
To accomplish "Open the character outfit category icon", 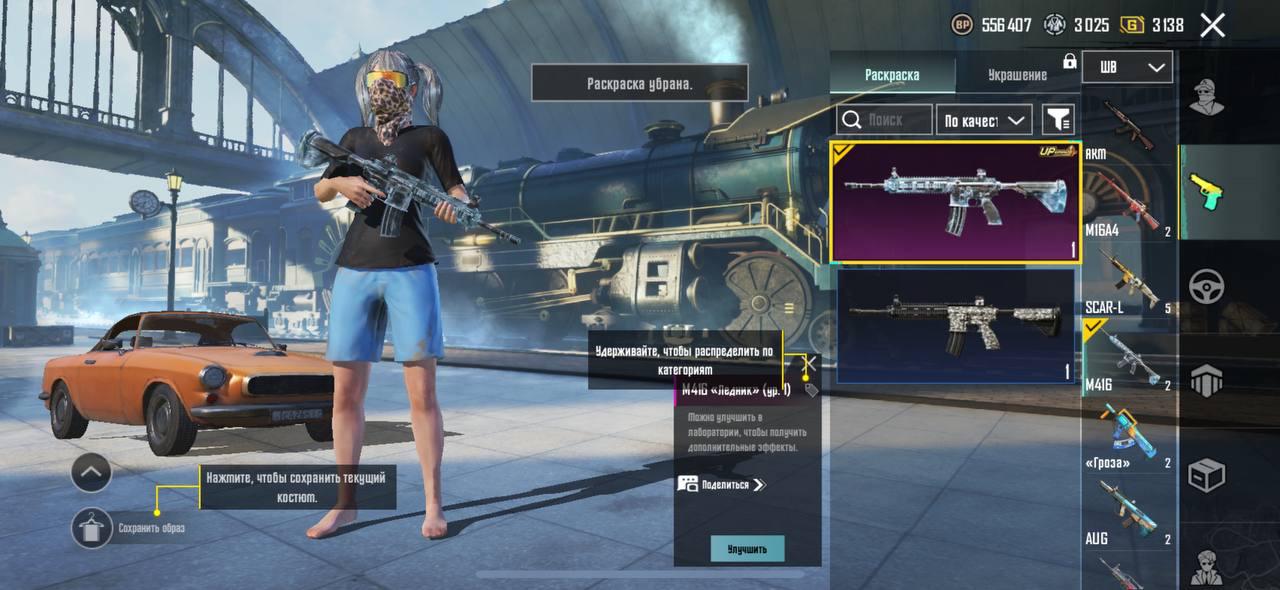I will (x=1207, y=97).
